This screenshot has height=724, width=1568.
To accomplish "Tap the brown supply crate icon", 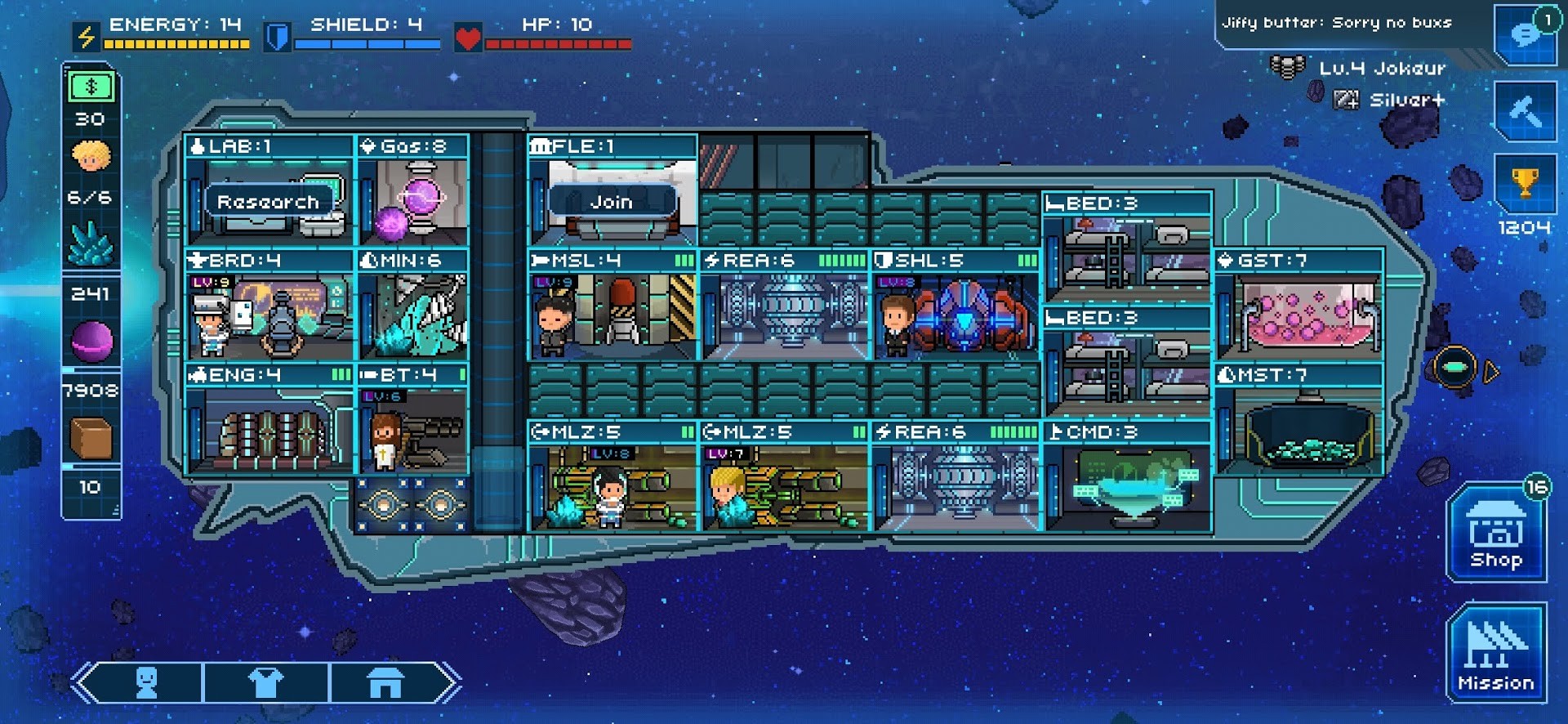I will click(x=91, y=437).
